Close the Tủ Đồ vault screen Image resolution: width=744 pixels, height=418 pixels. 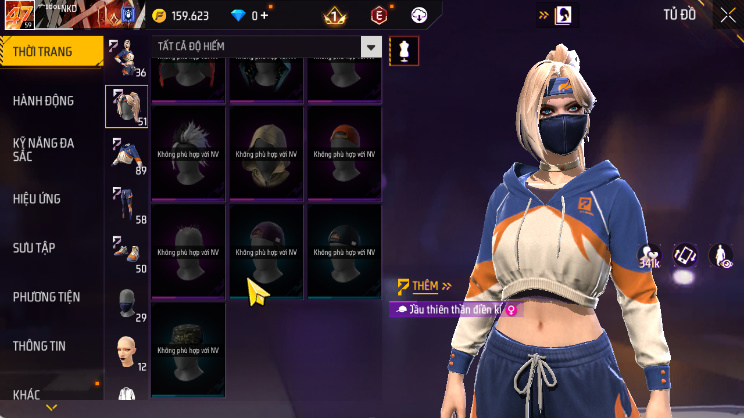[x=727, y=15]
